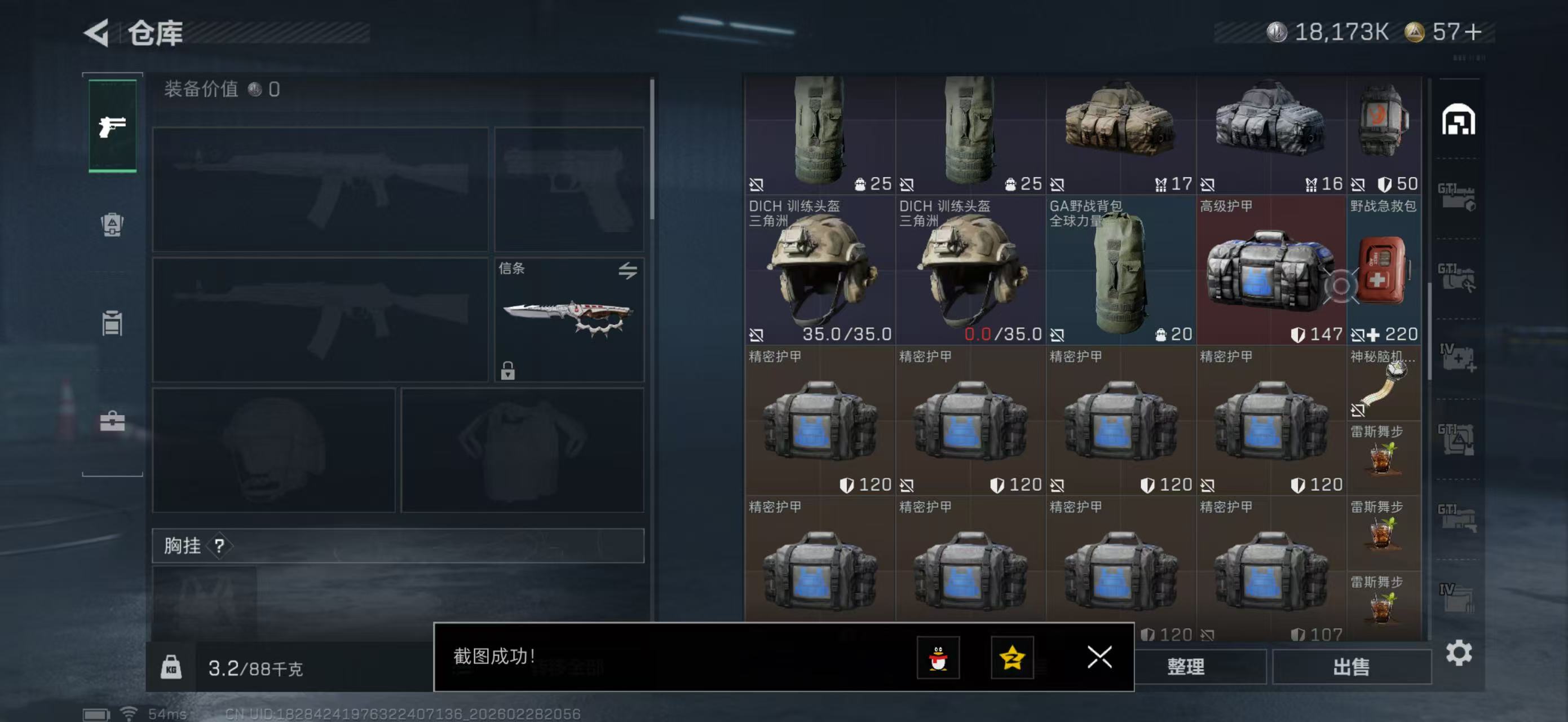This screenshot has width=1568, height=722.
Task: Pick the GA野战背包 green duffel item
Action: pyautogui.click(x=1121, y=271)
